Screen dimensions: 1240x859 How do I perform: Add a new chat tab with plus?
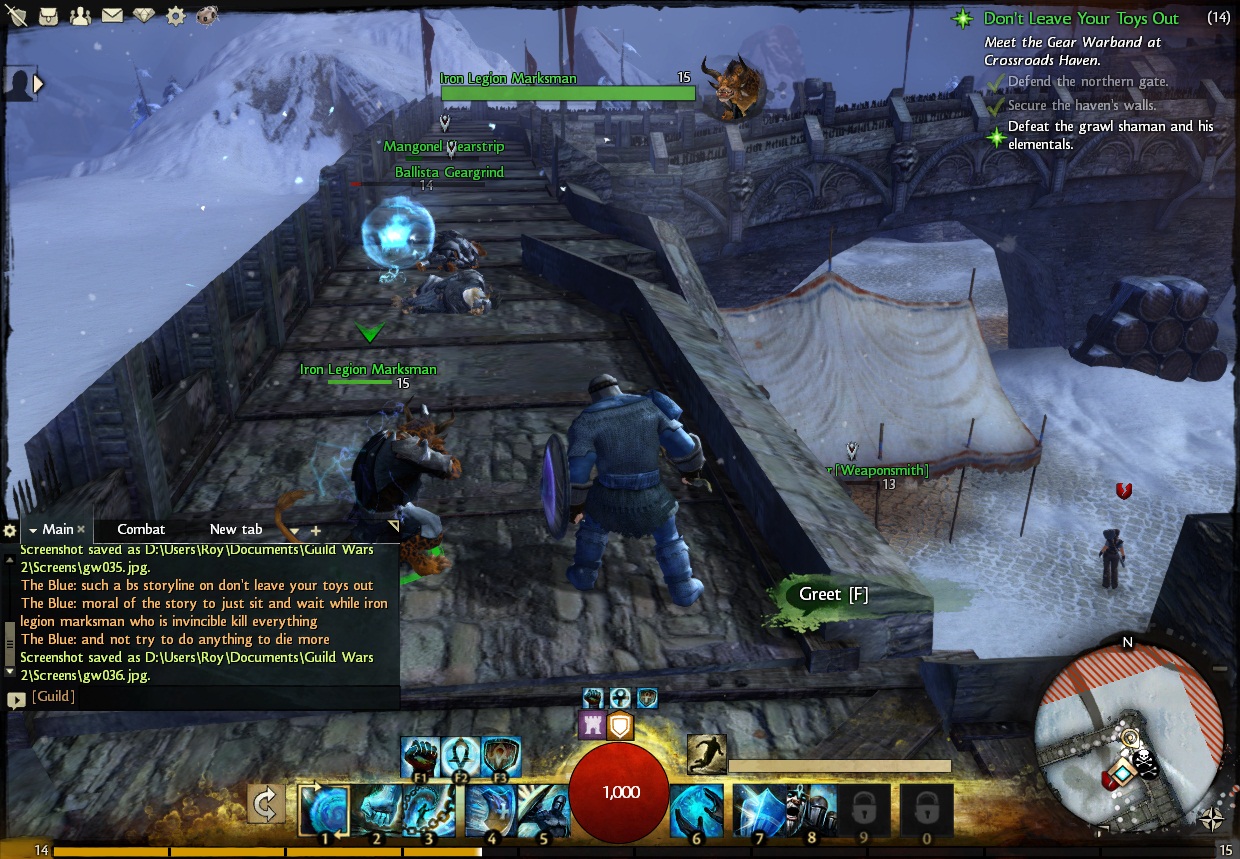point(316,530)
